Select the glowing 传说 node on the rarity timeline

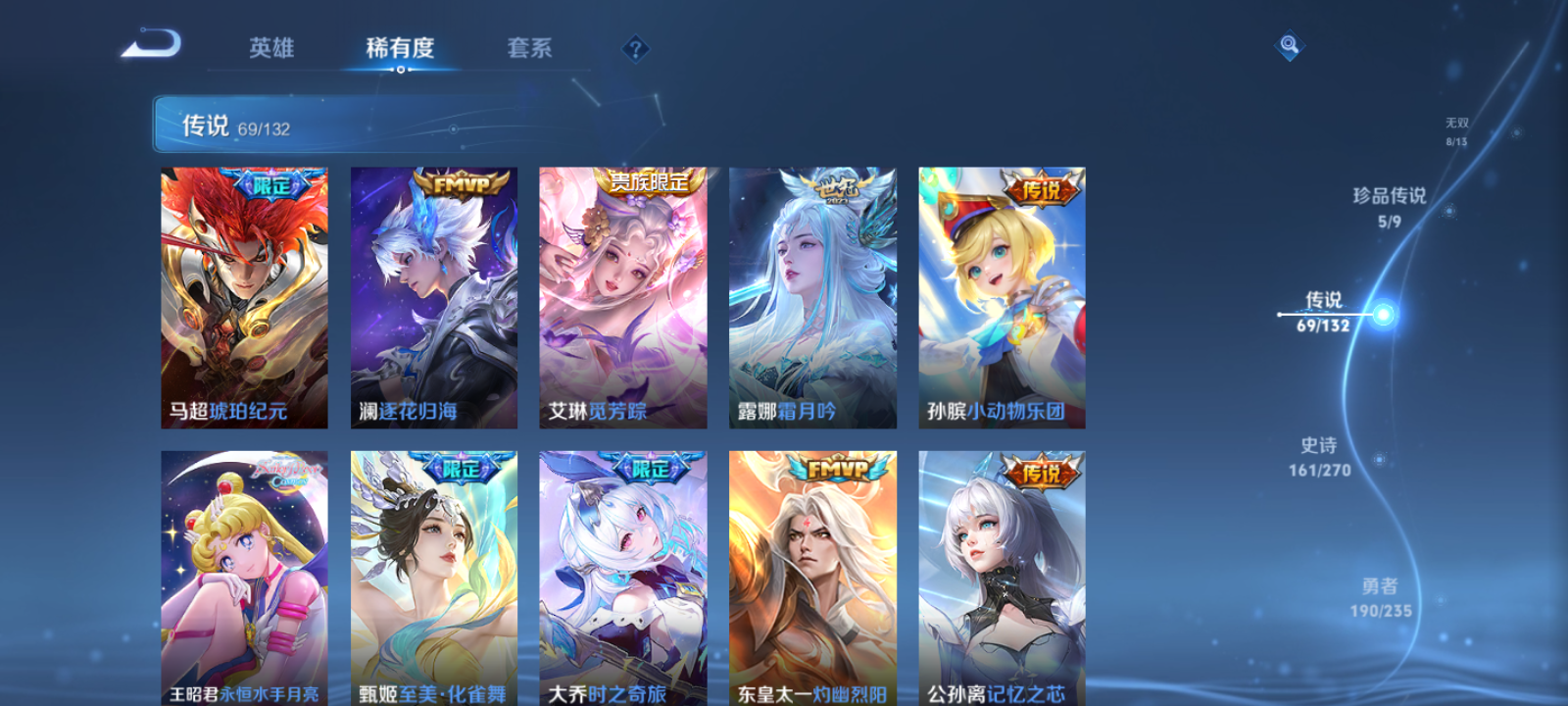(1384, 314)
